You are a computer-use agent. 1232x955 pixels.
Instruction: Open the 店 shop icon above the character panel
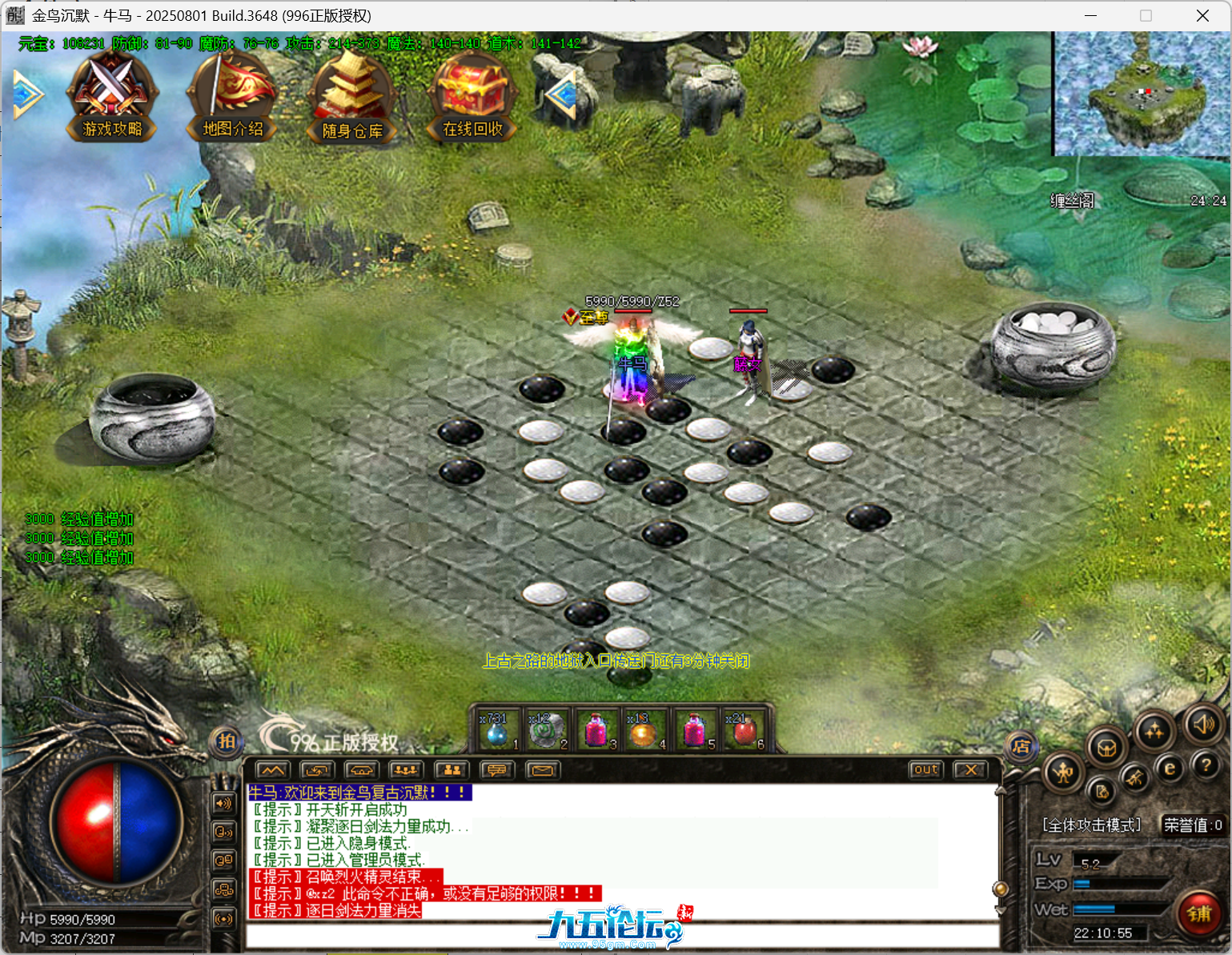(x=1023, y=748)
